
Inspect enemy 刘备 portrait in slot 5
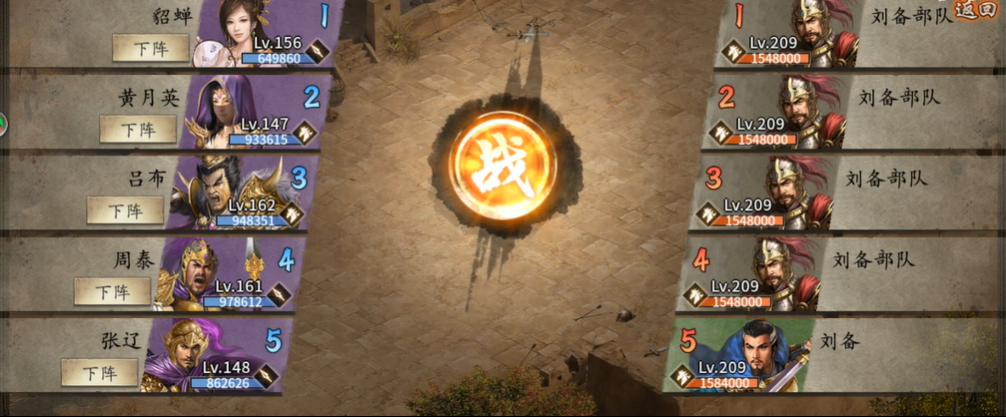(x=770, y=353)
